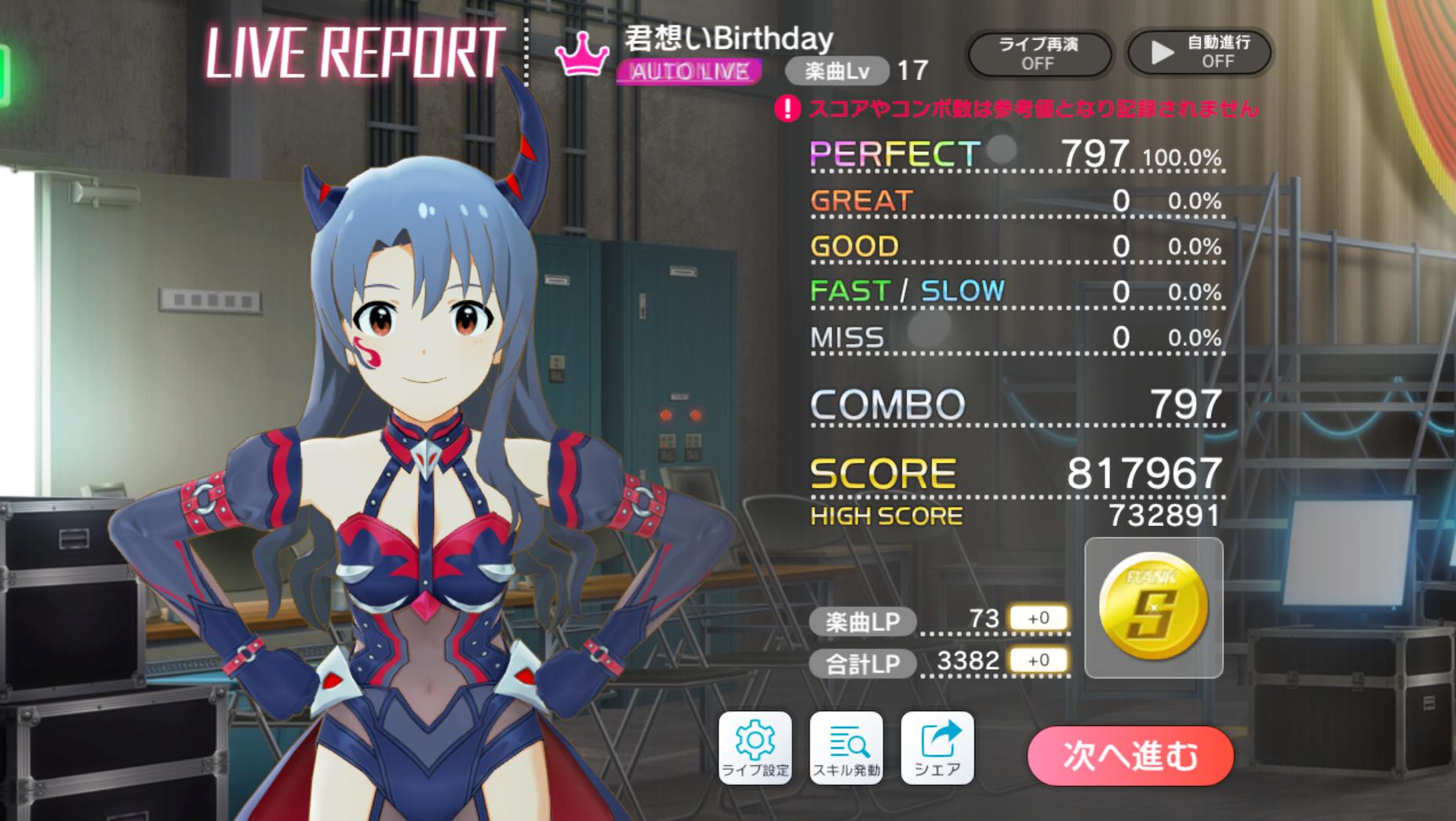
Task: Proceed with the 次へ進む button
Action: 1130,756
